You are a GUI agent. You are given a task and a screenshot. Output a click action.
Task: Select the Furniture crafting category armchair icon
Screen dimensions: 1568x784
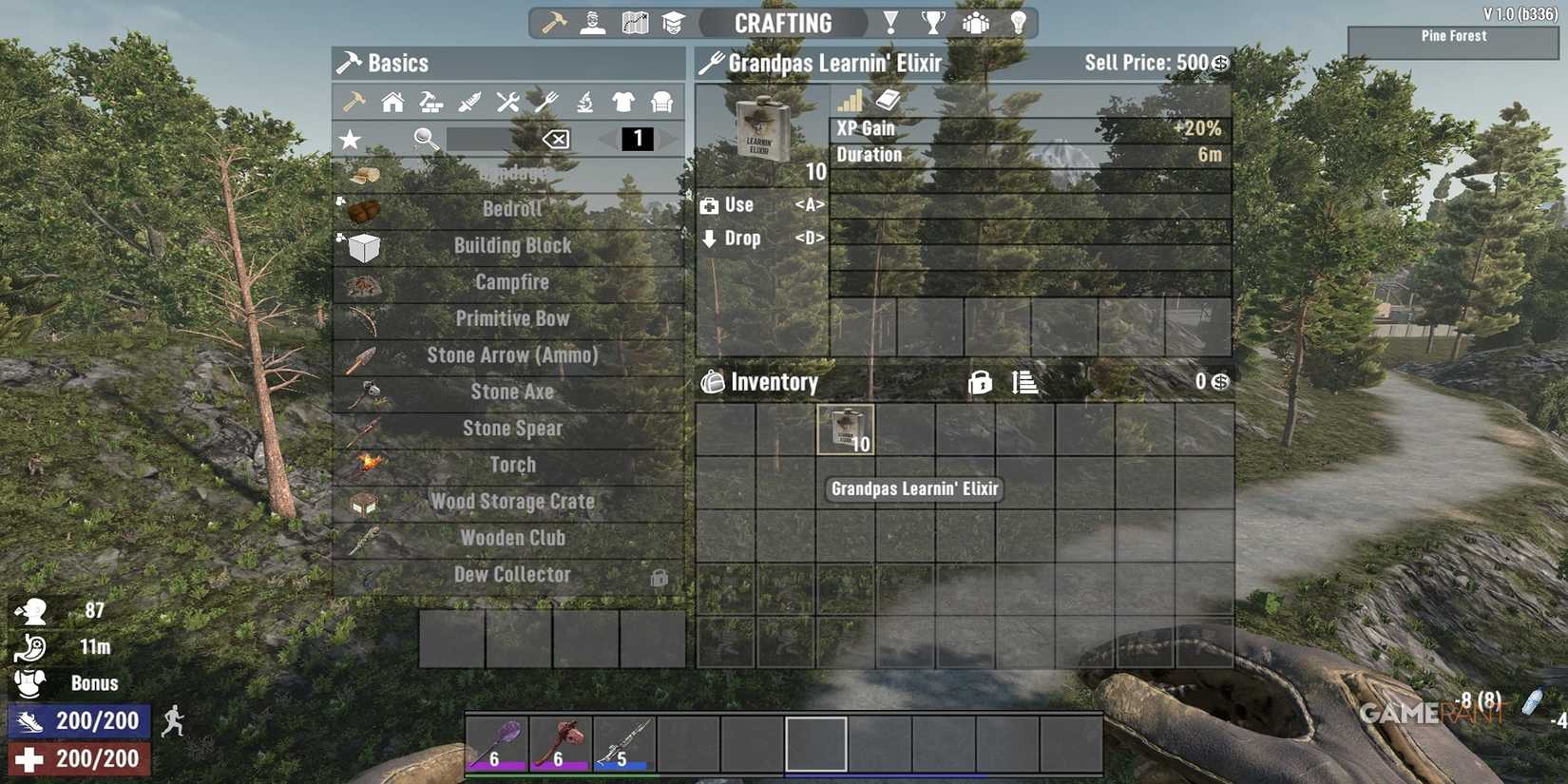(x=661, y=102)
